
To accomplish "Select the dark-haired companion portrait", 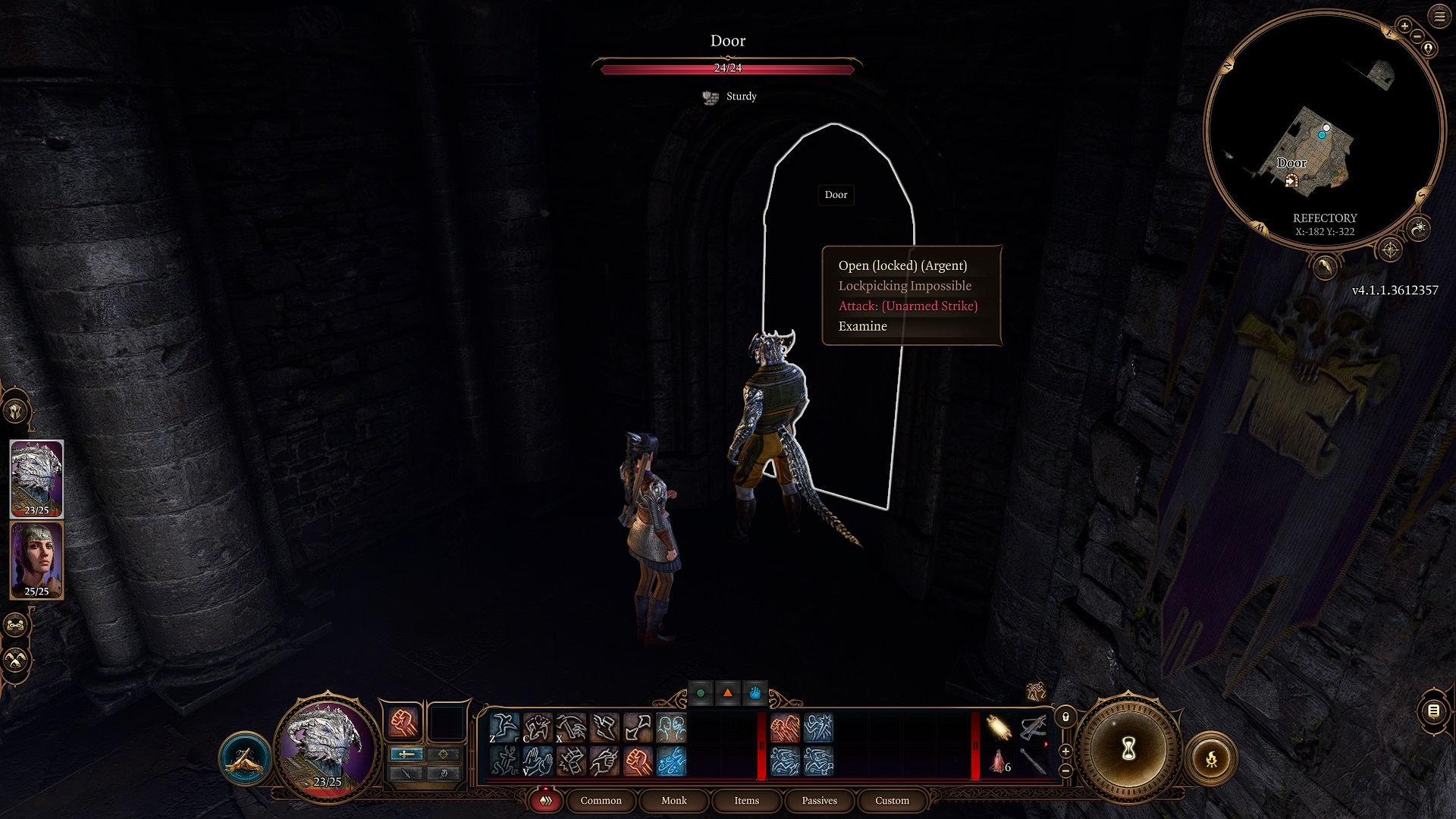I will point(36,560).
